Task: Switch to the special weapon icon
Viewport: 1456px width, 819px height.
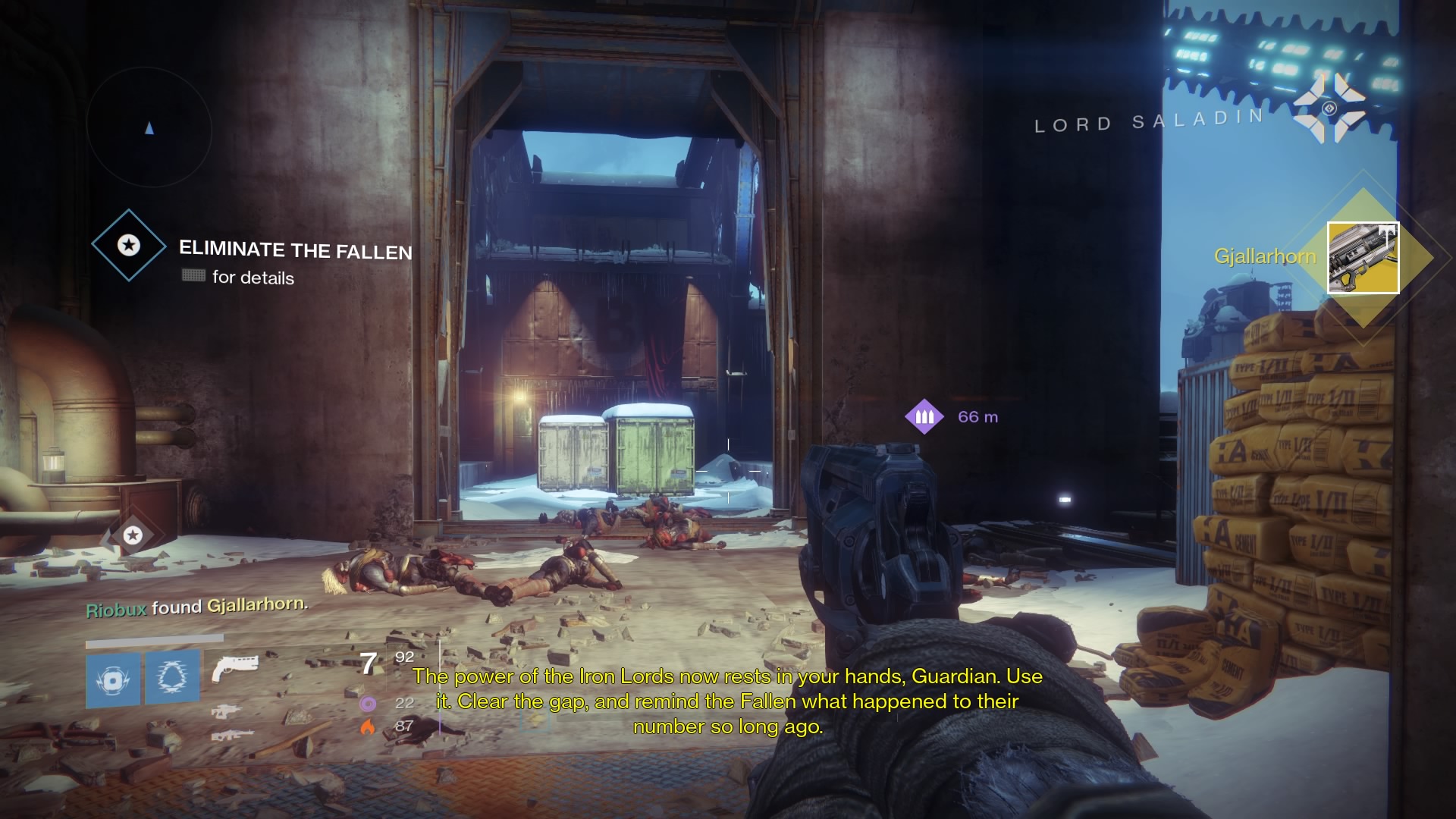Action: (225, 711)
